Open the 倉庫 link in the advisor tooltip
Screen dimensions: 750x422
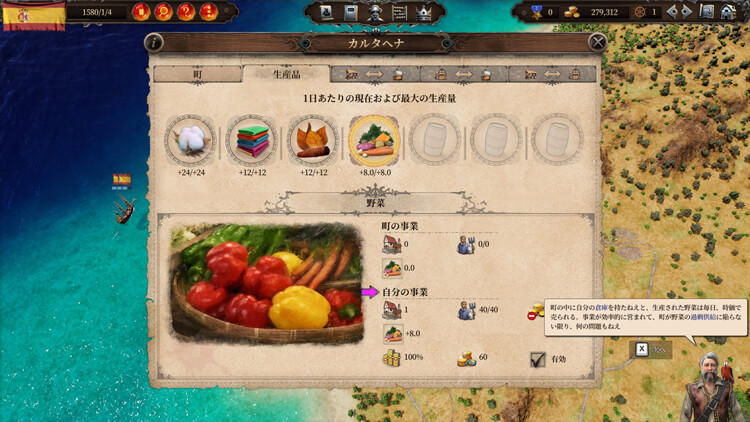coord(604,310)
